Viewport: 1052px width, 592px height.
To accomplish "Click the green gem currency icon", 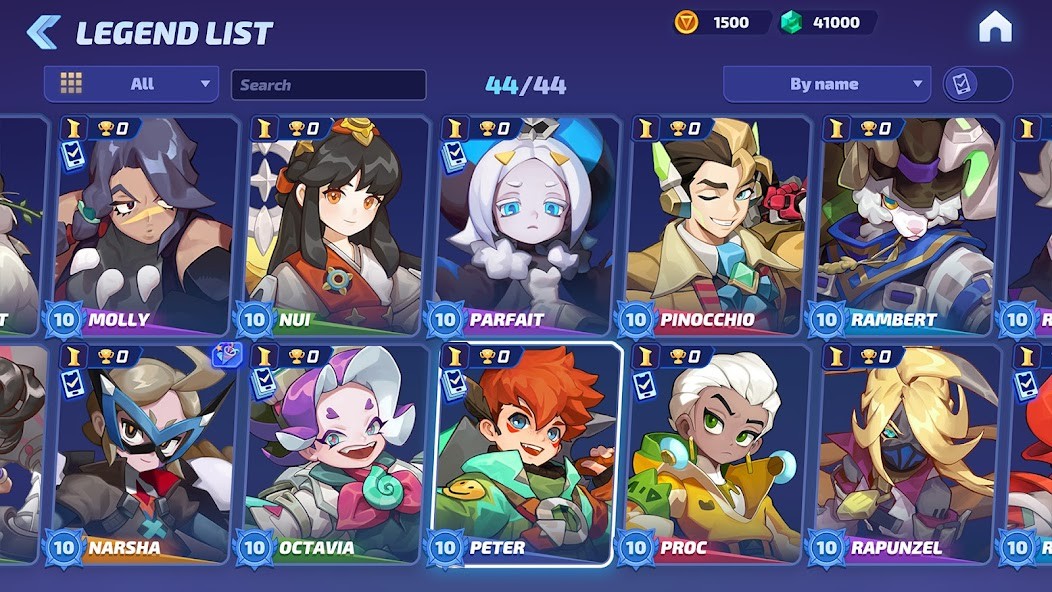I will click(791, 22).
